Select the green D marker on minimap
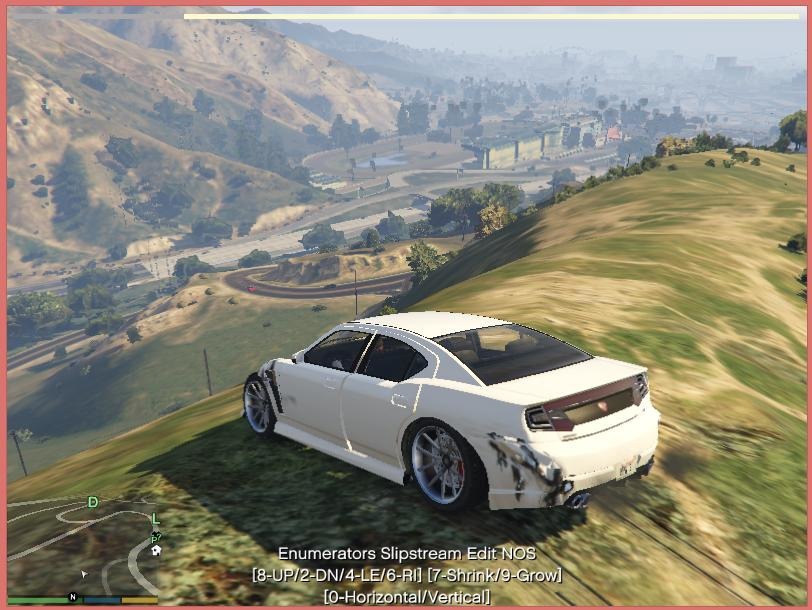This screenshot has height=610, width=812. 93,502
